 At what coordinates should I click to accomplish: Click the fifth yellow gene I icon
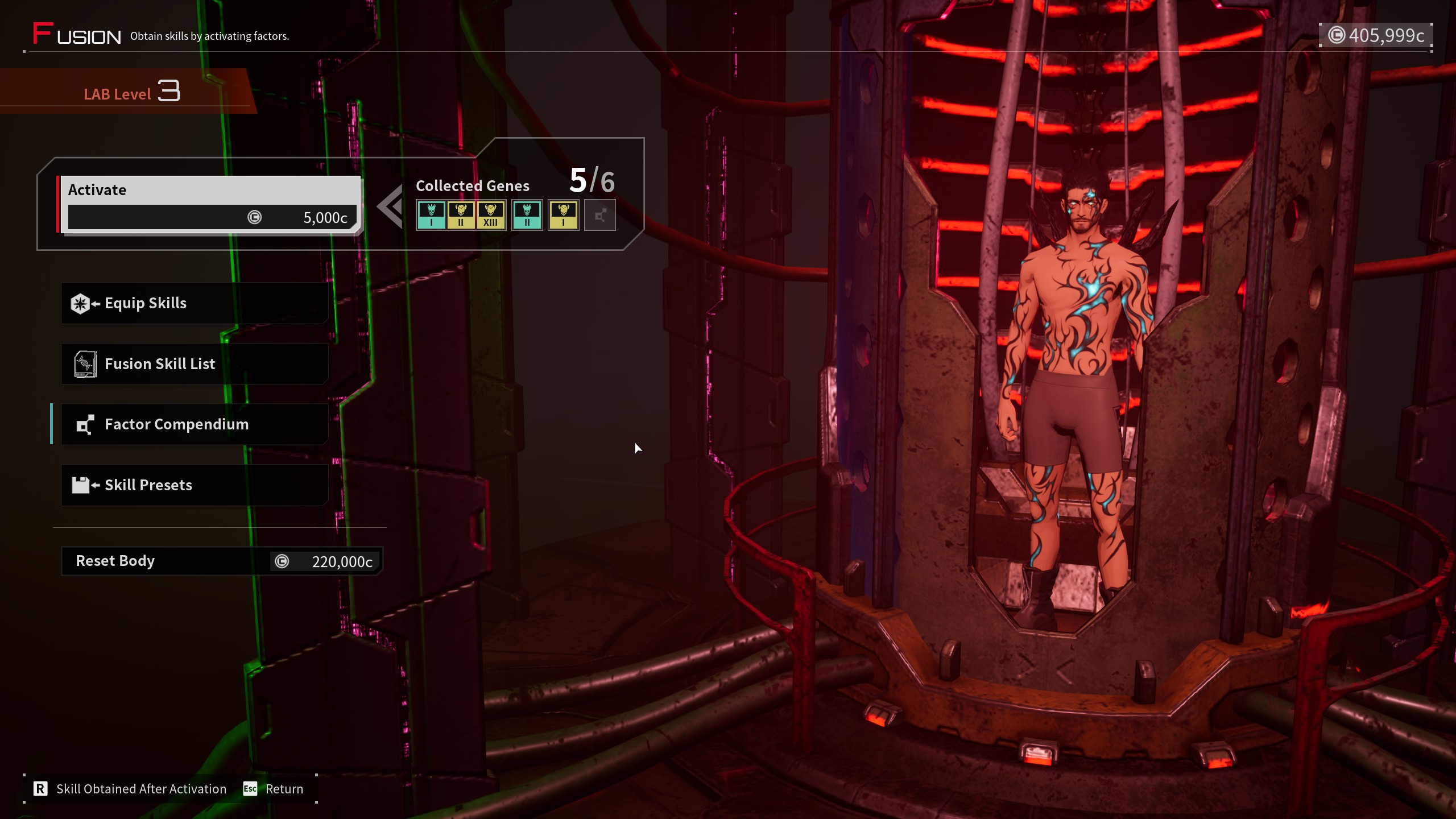click(564, 215)
